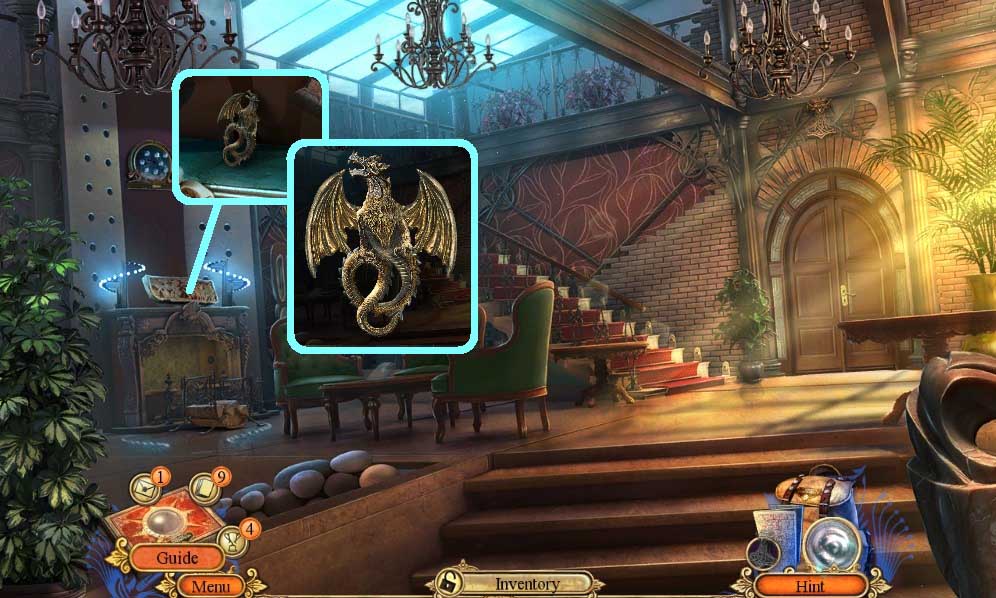Screen dimensions: 996x598
Task: Expand the Inventory bar
Action: pyautogui.click(x=527, y=583)
